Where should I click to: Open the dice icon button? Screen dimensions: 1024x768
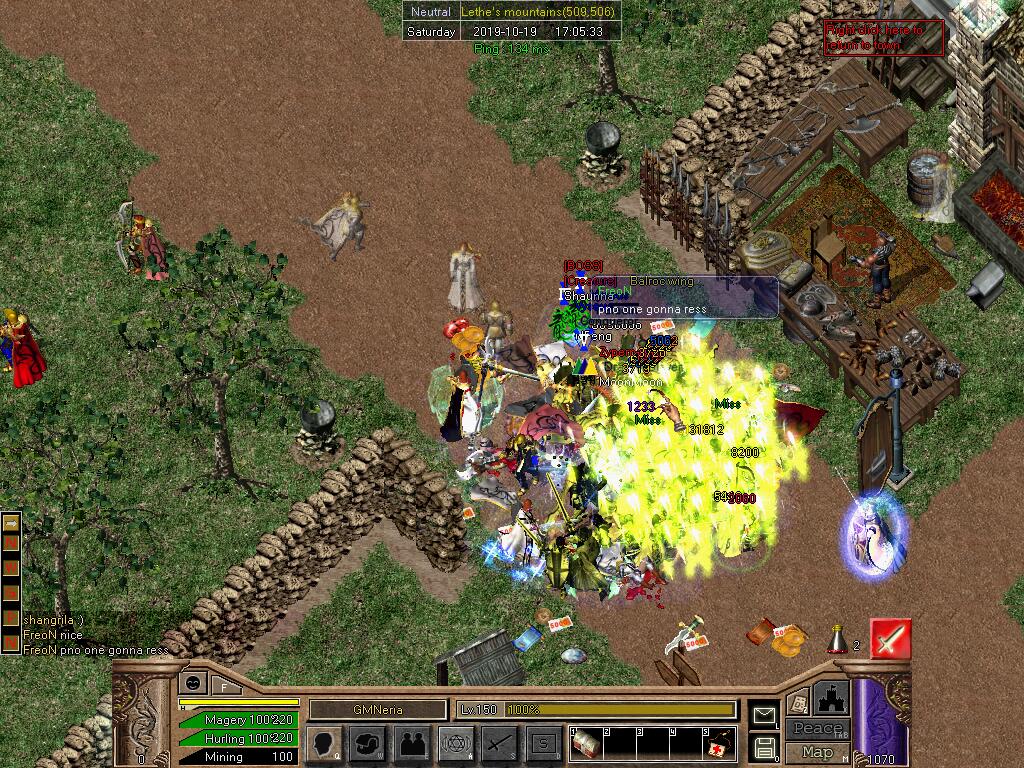point(798,702)
